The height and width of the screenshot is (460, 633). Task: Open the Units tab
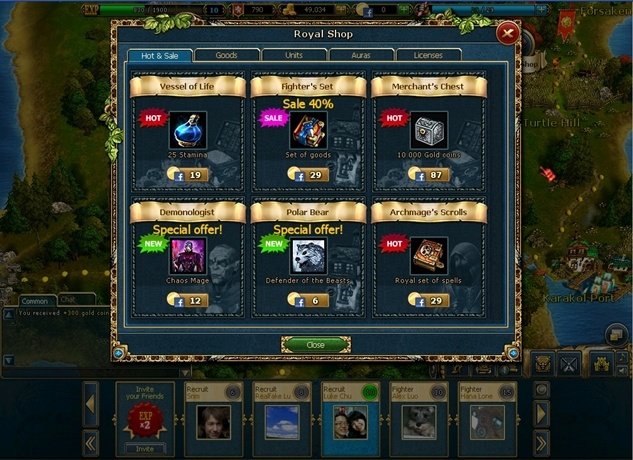293,55
